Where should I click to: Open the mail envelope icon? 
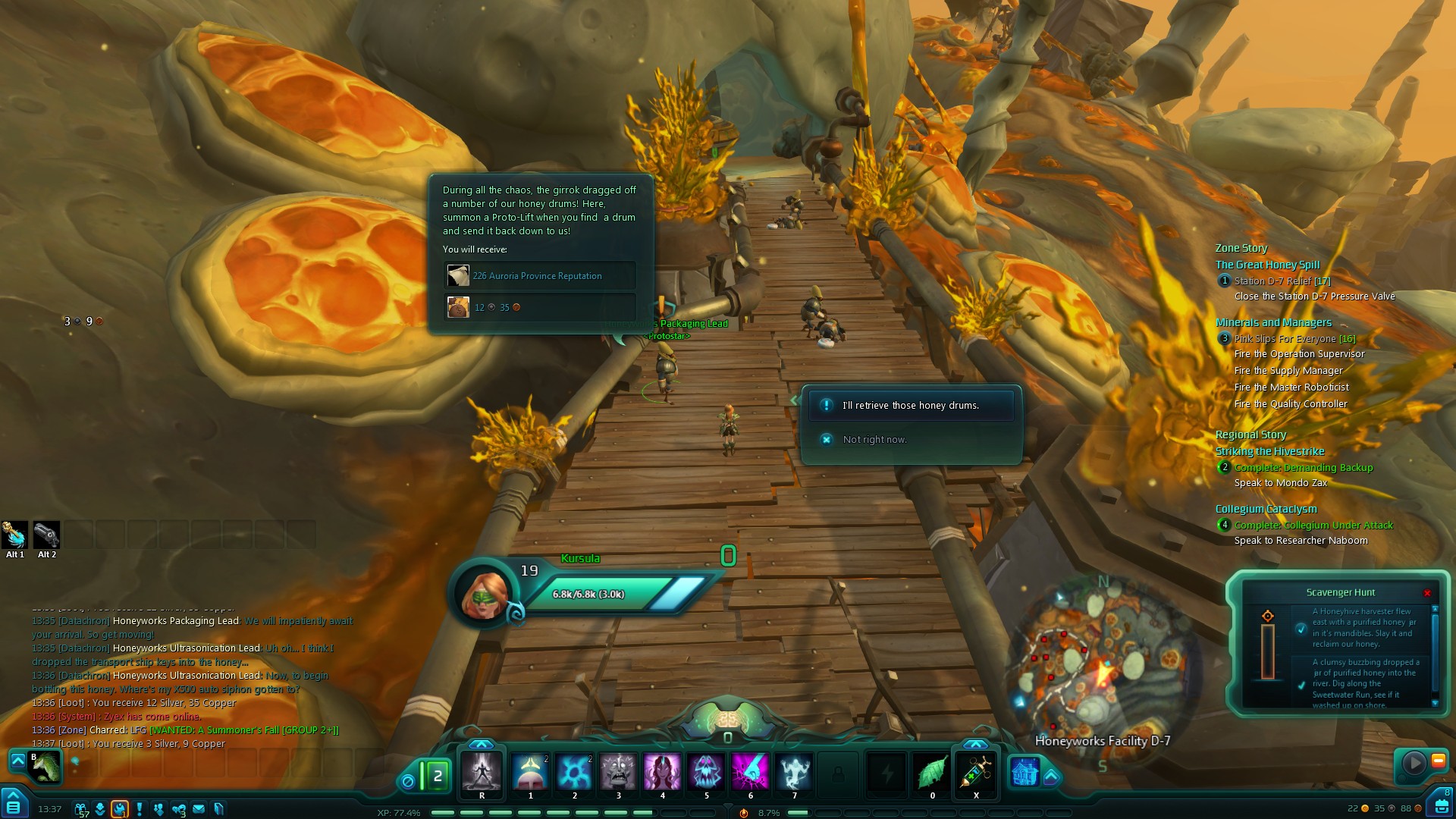(x=199, y=809)
